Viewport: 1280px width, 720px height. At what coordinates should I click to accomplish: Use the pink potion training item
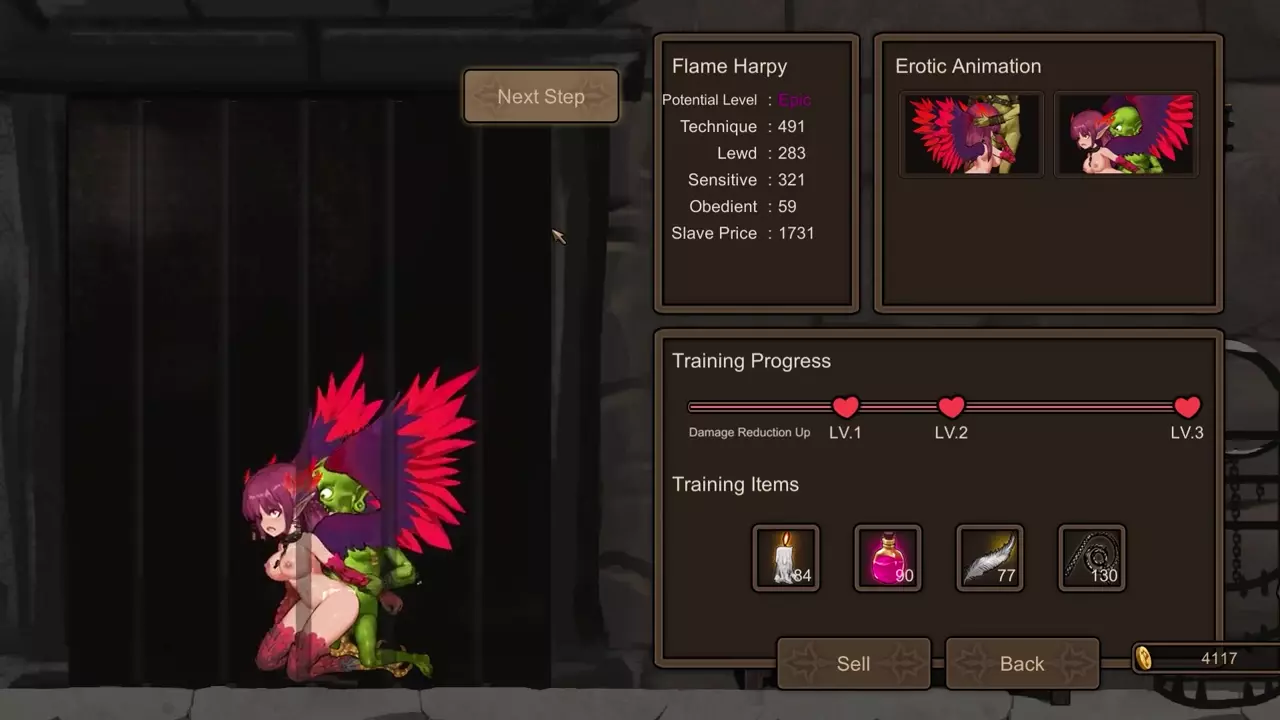tap(888, 558)
